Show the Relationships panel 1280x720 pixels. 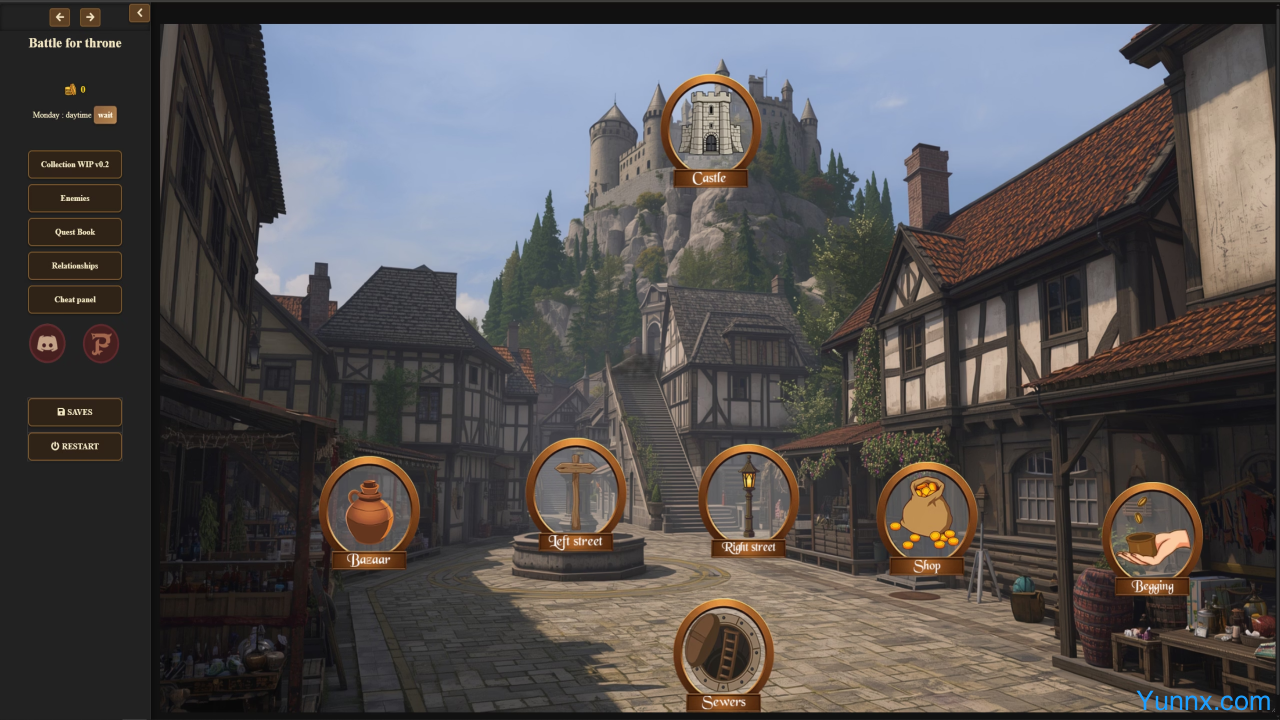(75, 266)
